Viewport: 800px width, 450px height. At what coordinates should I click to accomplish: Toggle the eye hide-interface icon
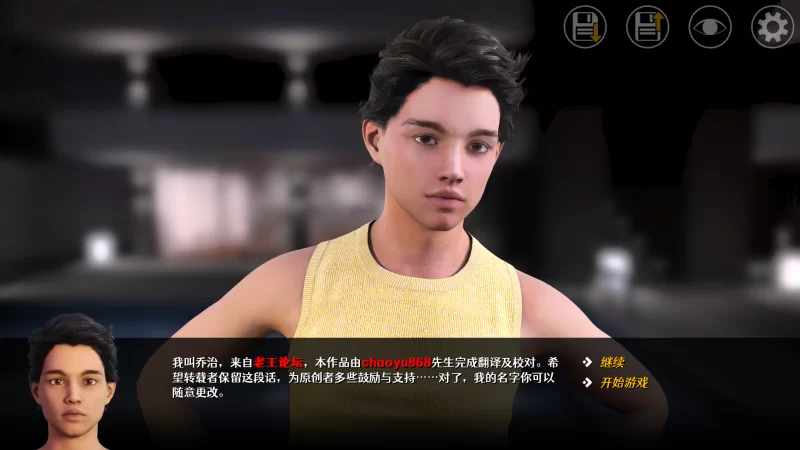(710, 27)
